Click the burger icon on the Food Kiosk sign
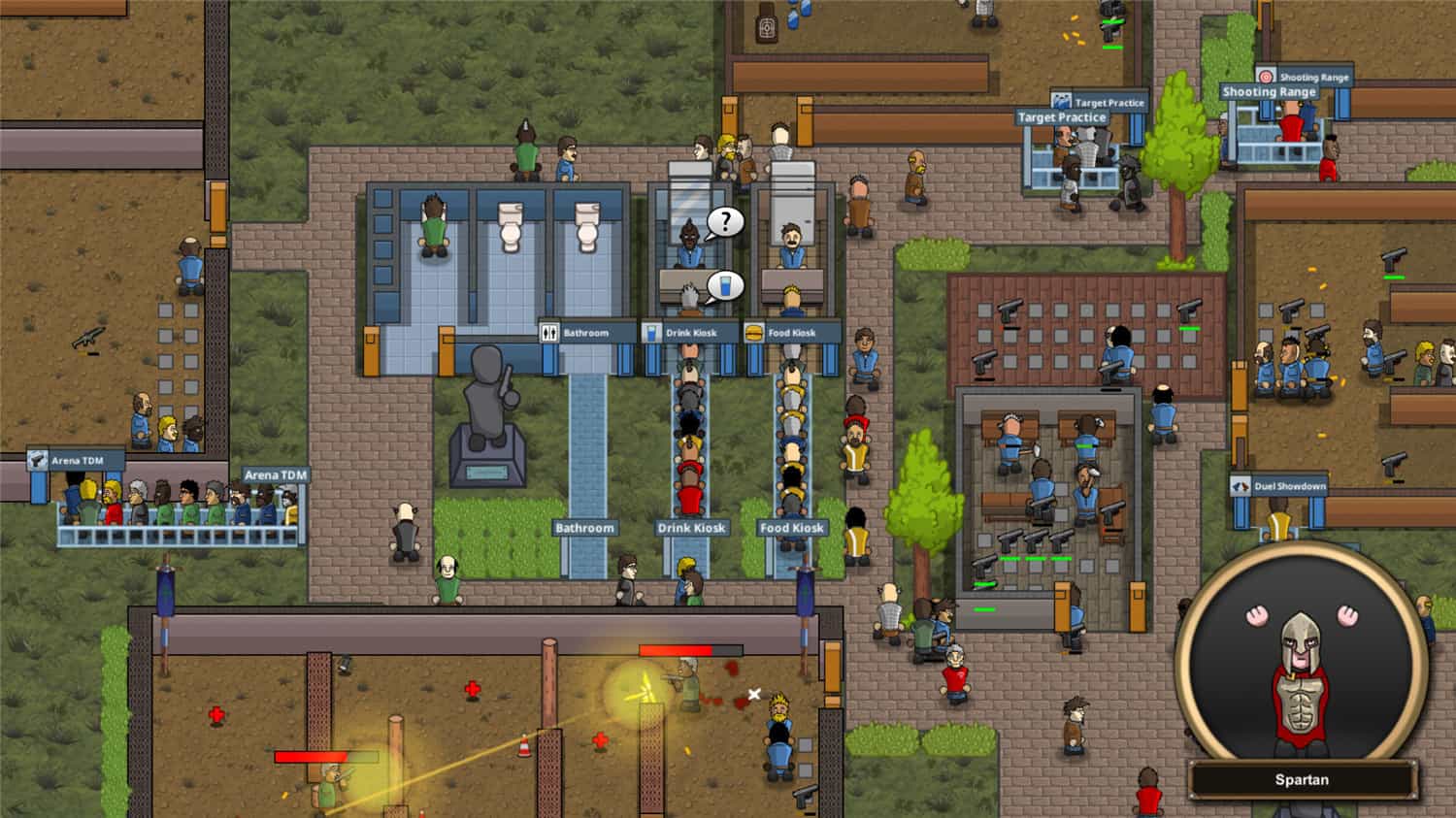Image resolution: width=1456 pixels, height=818 pixels. pyautogui.click(x=755, y=332)
